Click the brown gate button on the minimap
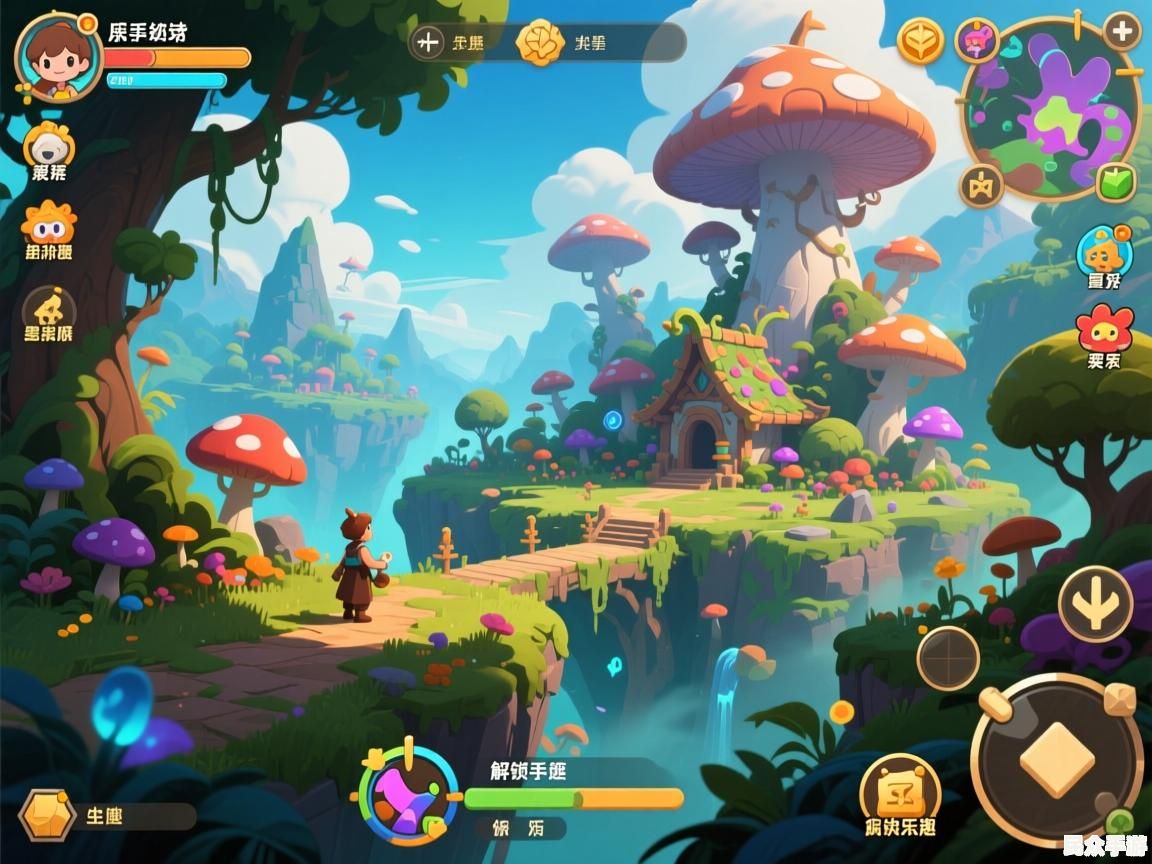 (x=981, y=186)
